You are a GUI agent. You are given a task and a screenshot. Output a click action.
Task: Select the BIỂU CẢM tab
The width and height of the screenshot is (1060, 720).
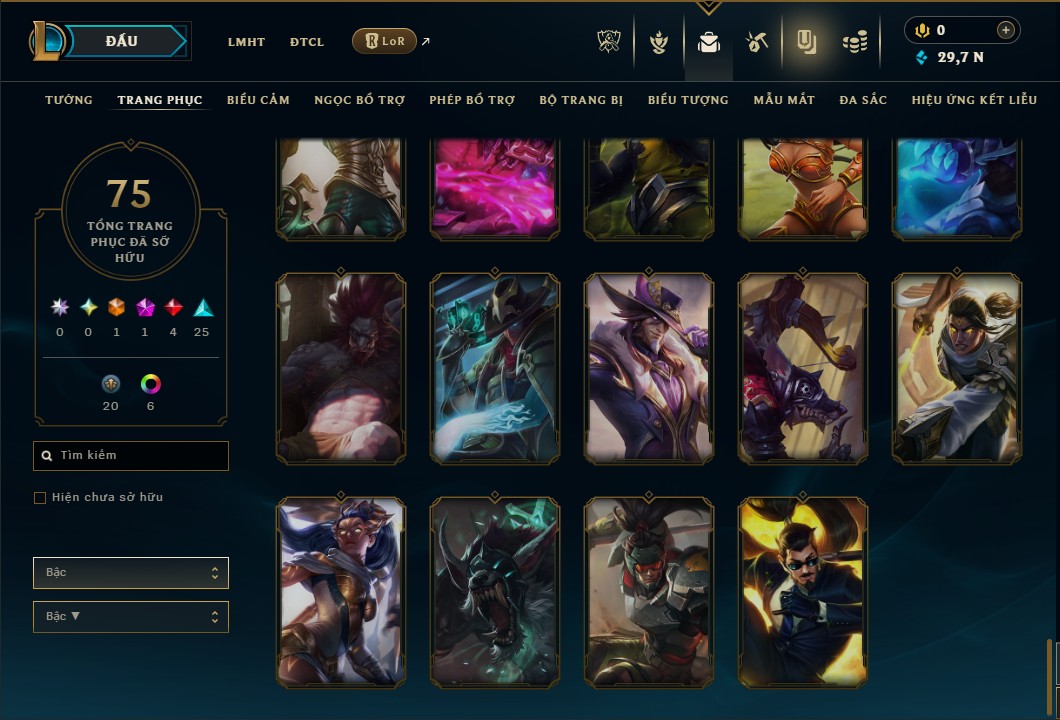click(x=258, y=100)
